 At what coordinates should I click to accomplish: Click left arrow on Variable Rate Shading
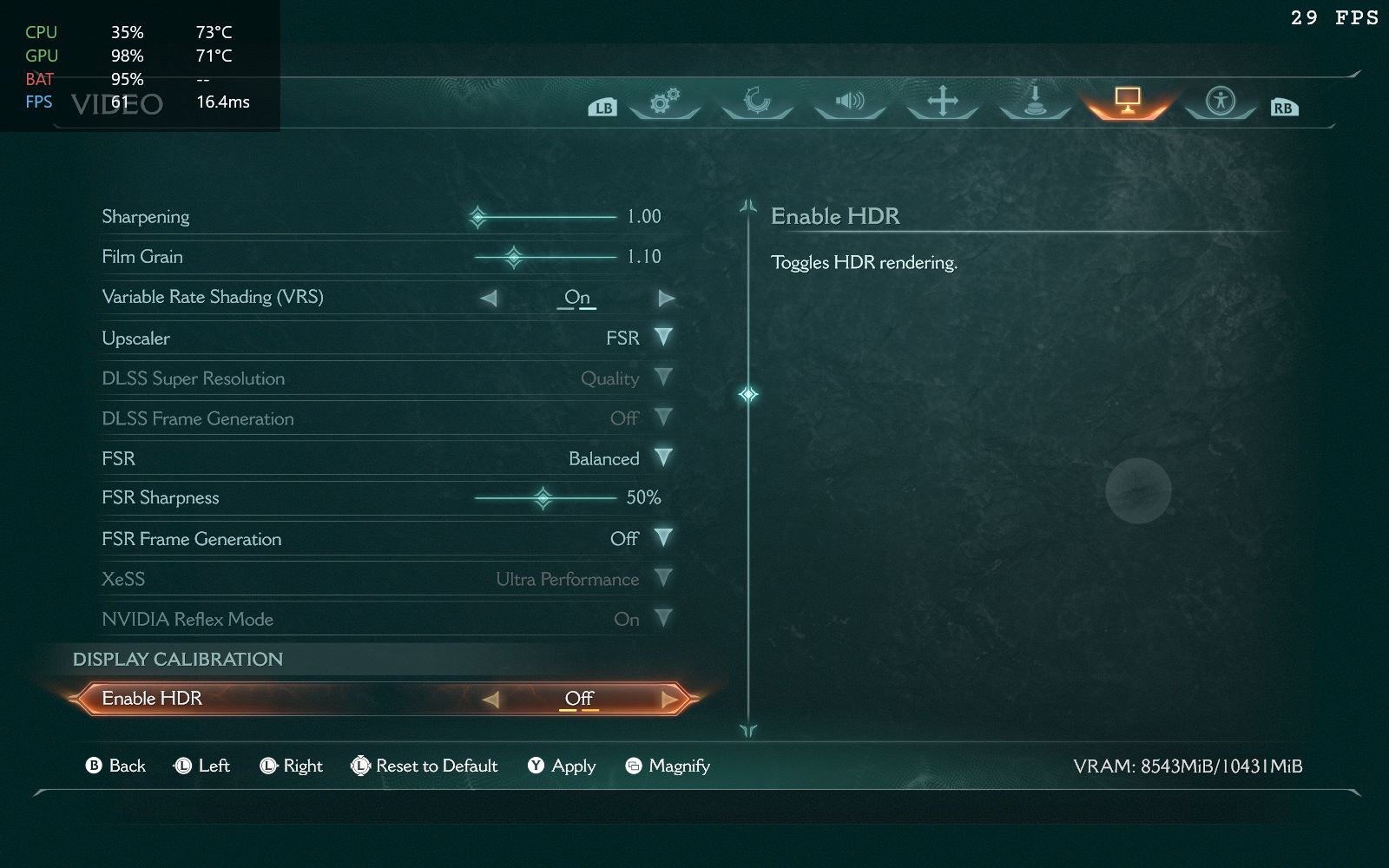[489, 298]
